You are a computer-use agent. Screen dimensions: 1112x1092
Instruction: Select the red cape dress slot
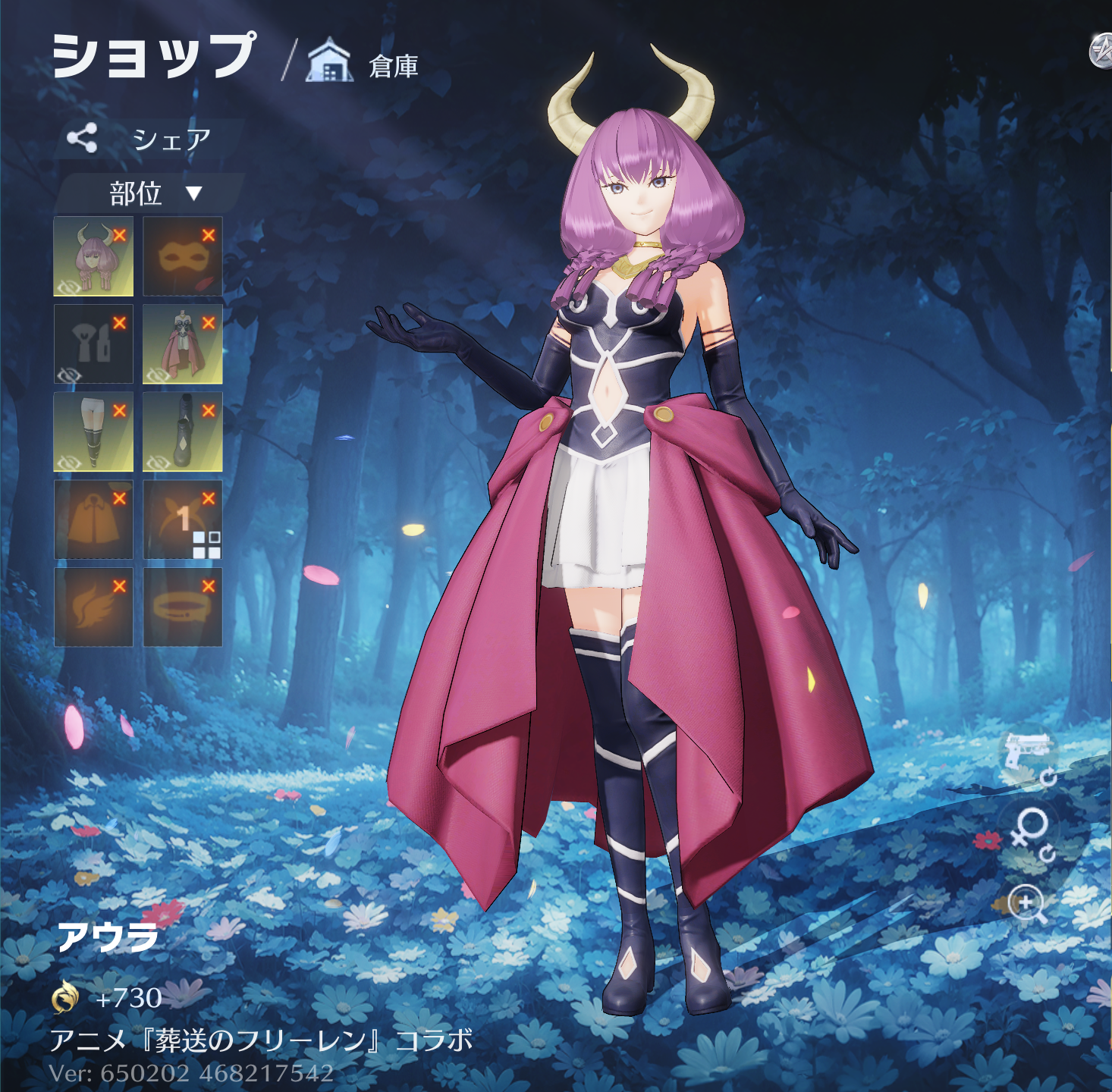(x=182, y=344)
